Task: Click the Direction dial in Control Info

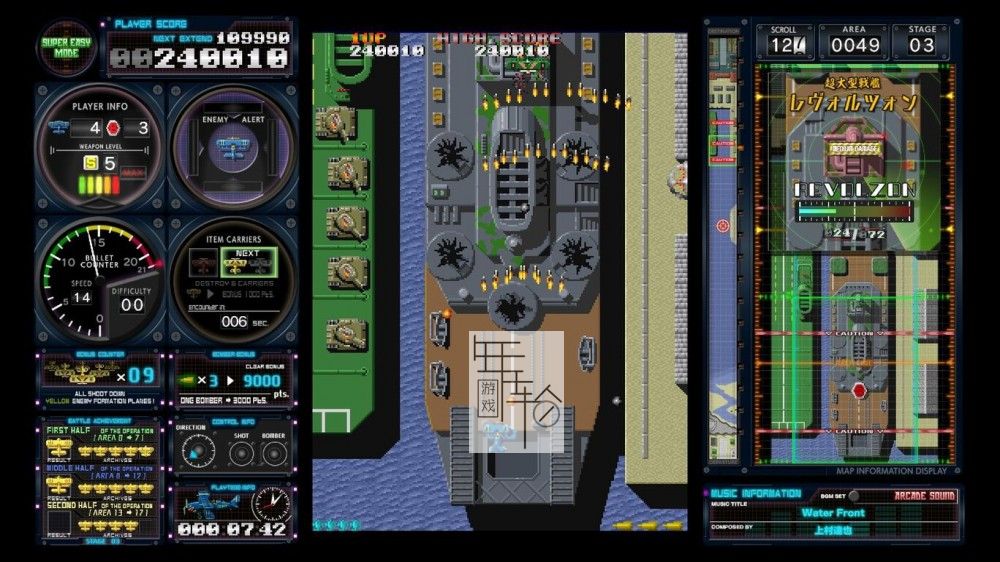Action: click(193, 451)
